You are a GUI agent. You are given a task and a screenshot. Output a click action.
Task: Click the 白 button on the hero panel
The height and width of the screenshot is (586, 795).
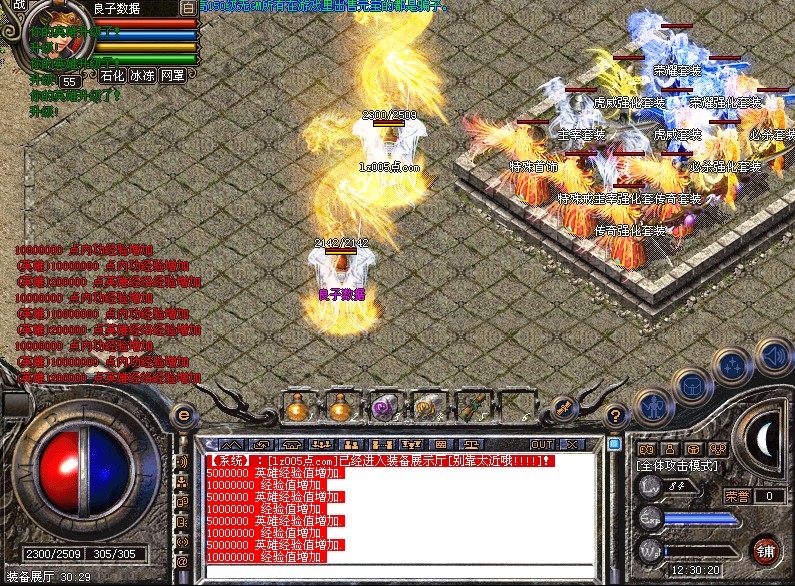(x=189, y=8)
